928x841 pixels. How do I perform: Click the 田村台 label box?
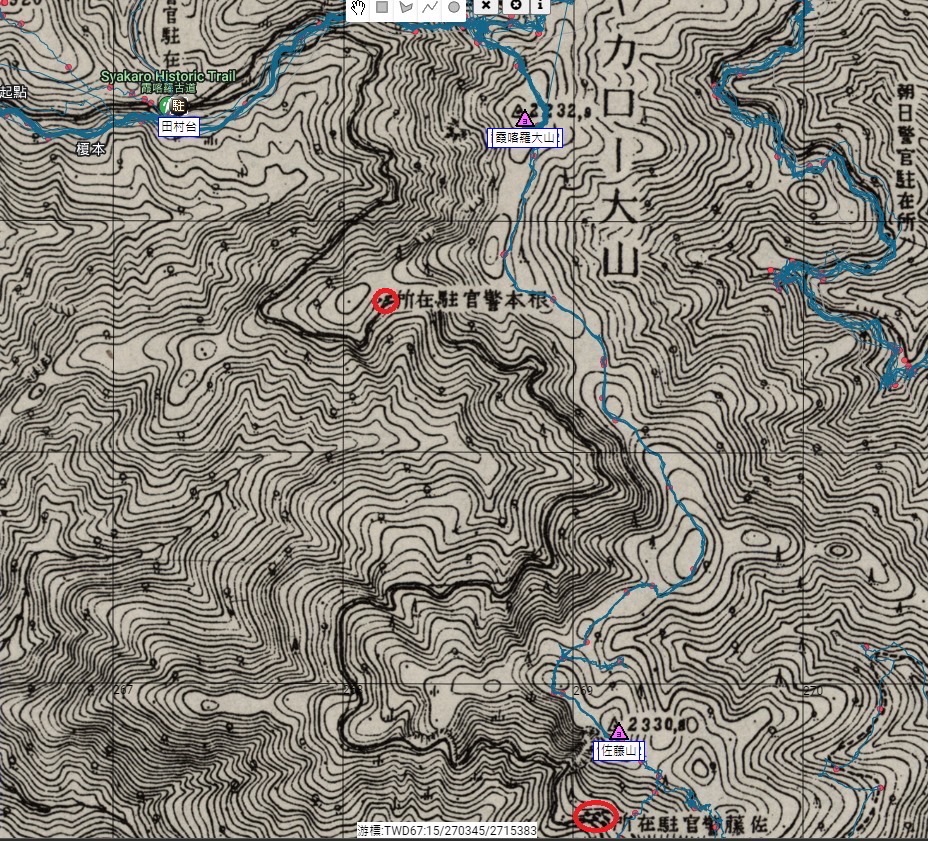179,126
